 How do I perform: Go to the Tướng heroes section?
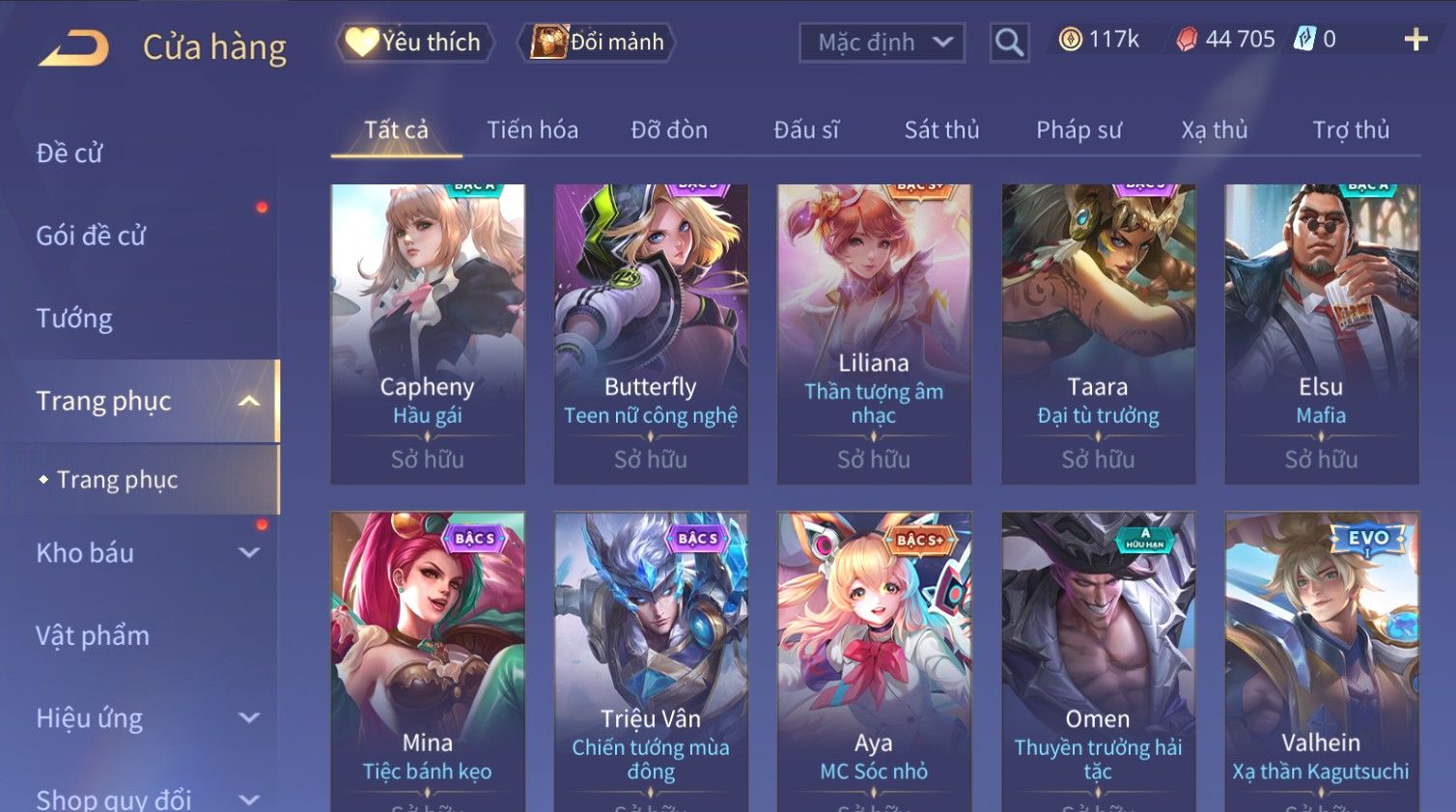click(74, 319)
